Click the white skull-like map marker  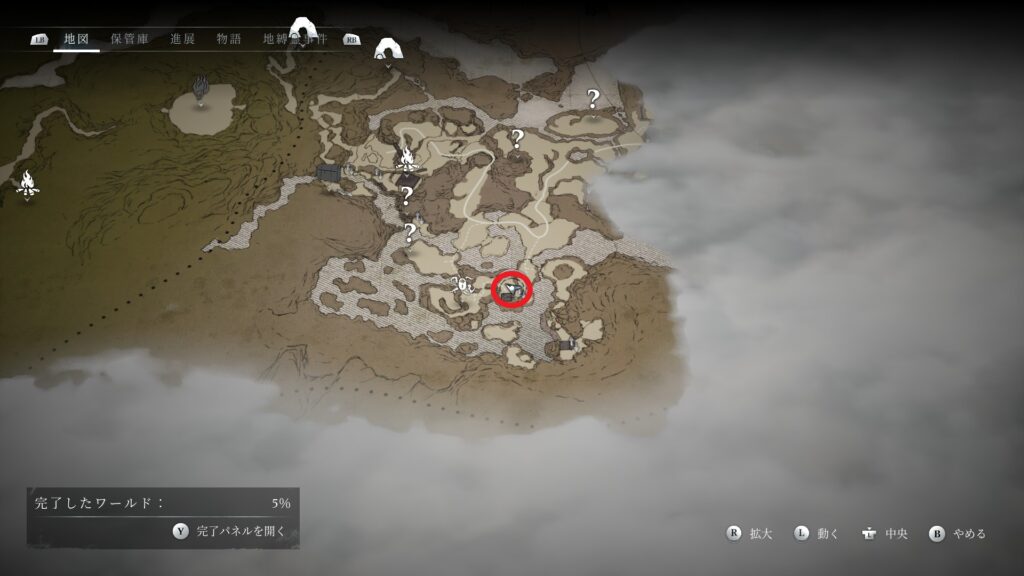(463, 285)
